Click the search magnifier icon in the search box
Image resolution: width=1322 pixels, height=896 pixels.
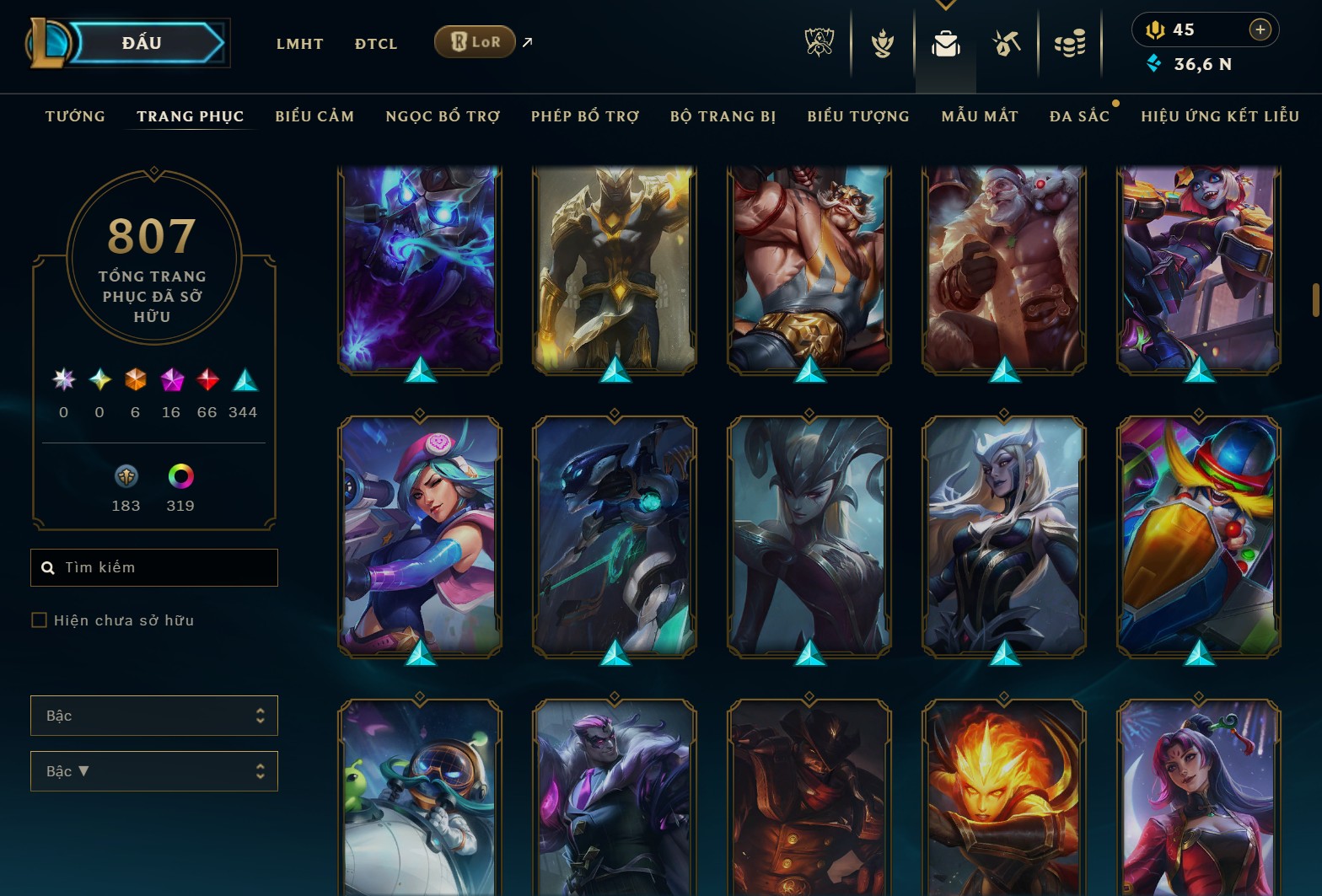tap(47, 567)
